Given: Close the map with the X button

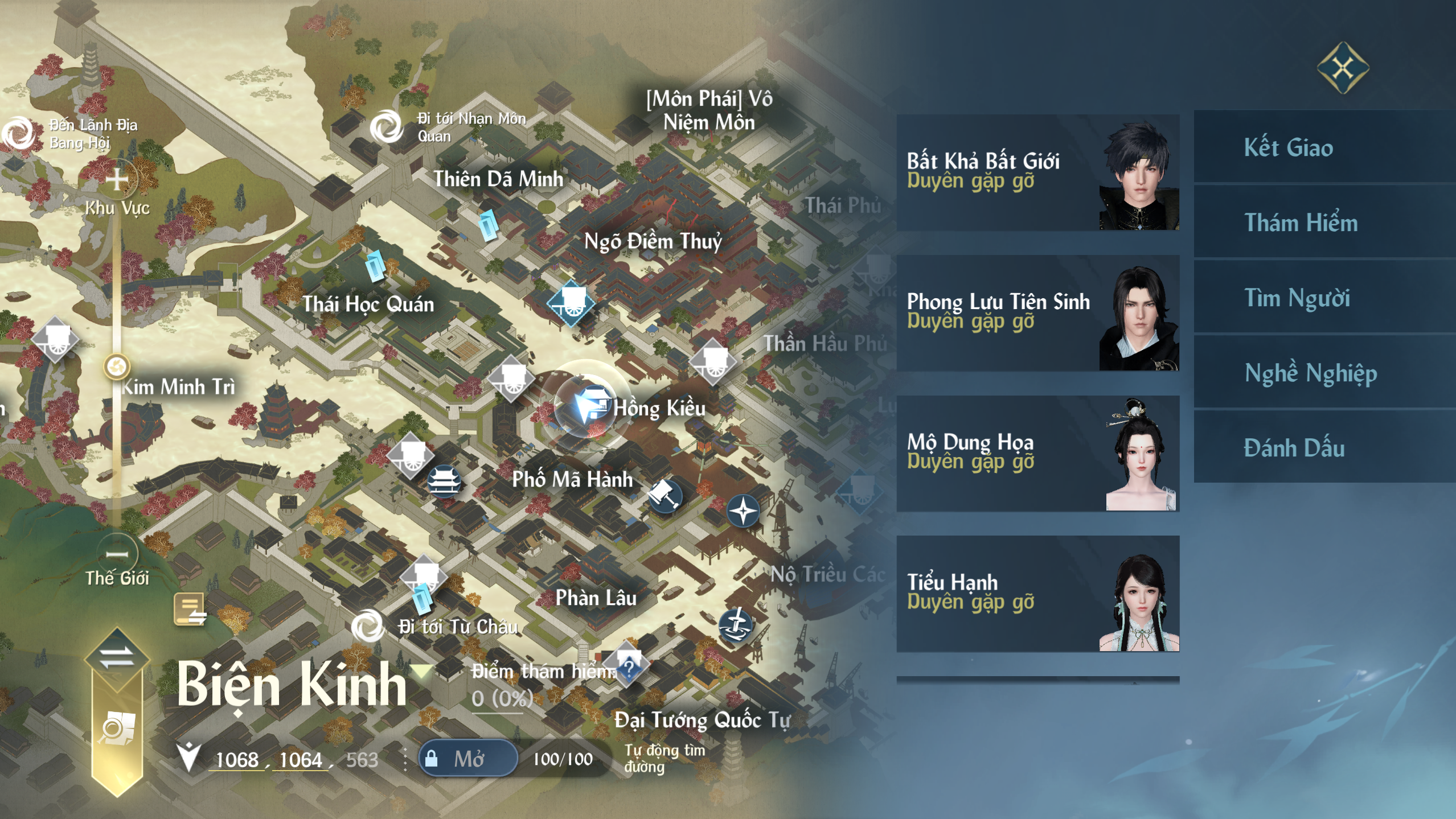Looking at the screenshot, I should coord(1343,68).
